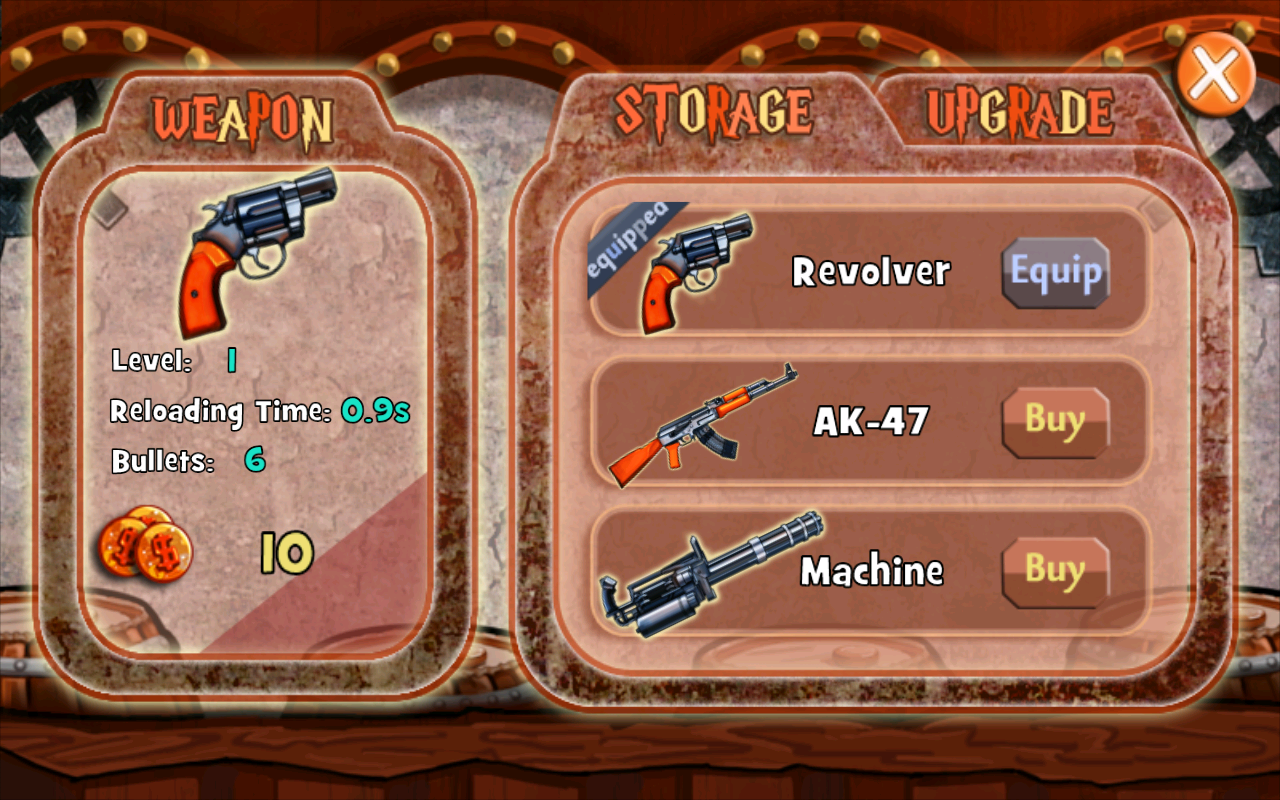Select the Revolver row to highlight it

pos(870,270)
